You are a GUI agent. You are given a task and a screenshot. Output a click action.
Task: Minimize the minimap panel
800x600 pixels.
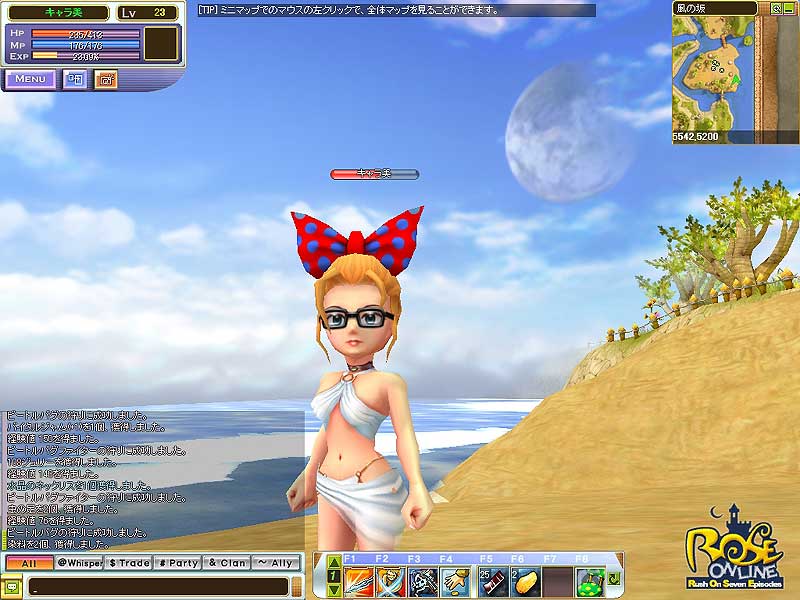click(789, 7)
